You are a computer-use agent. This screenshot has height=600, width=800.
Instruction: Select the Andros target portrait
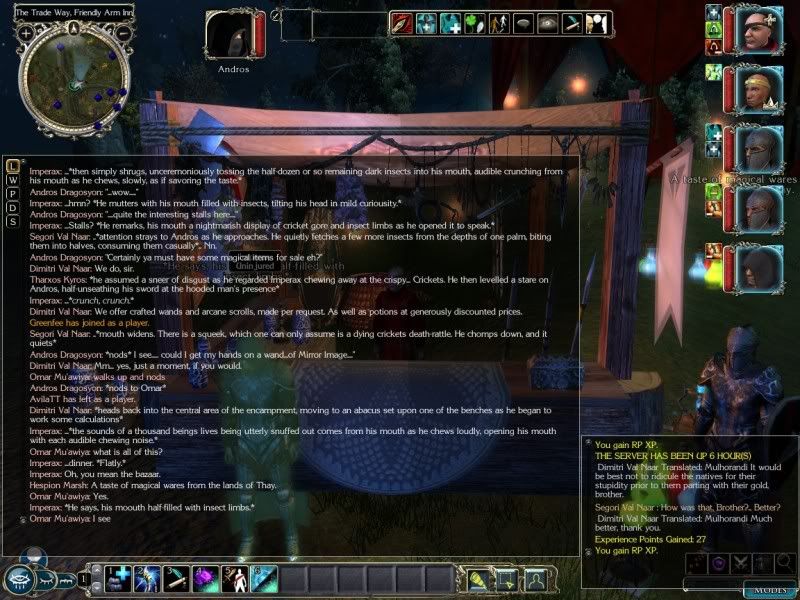click(x=234, y=36)
